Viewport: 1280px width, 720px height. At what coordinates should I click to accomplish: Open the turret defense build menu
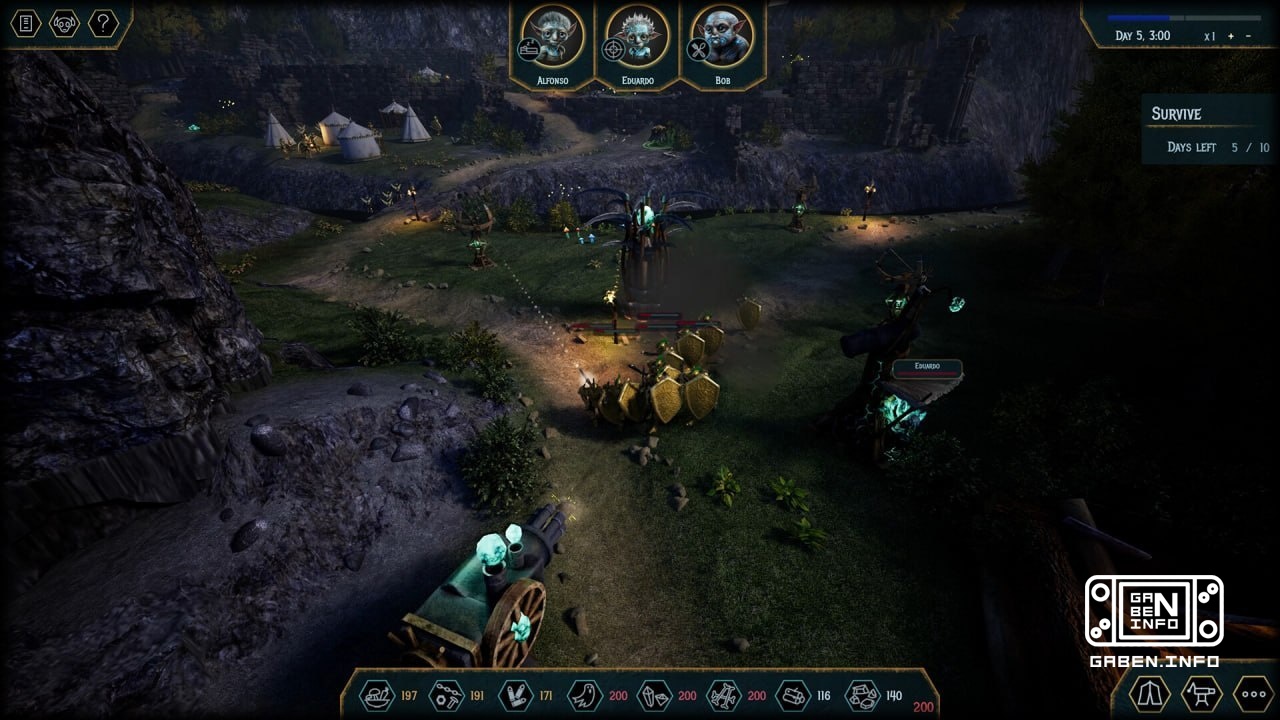(1201, 693)
